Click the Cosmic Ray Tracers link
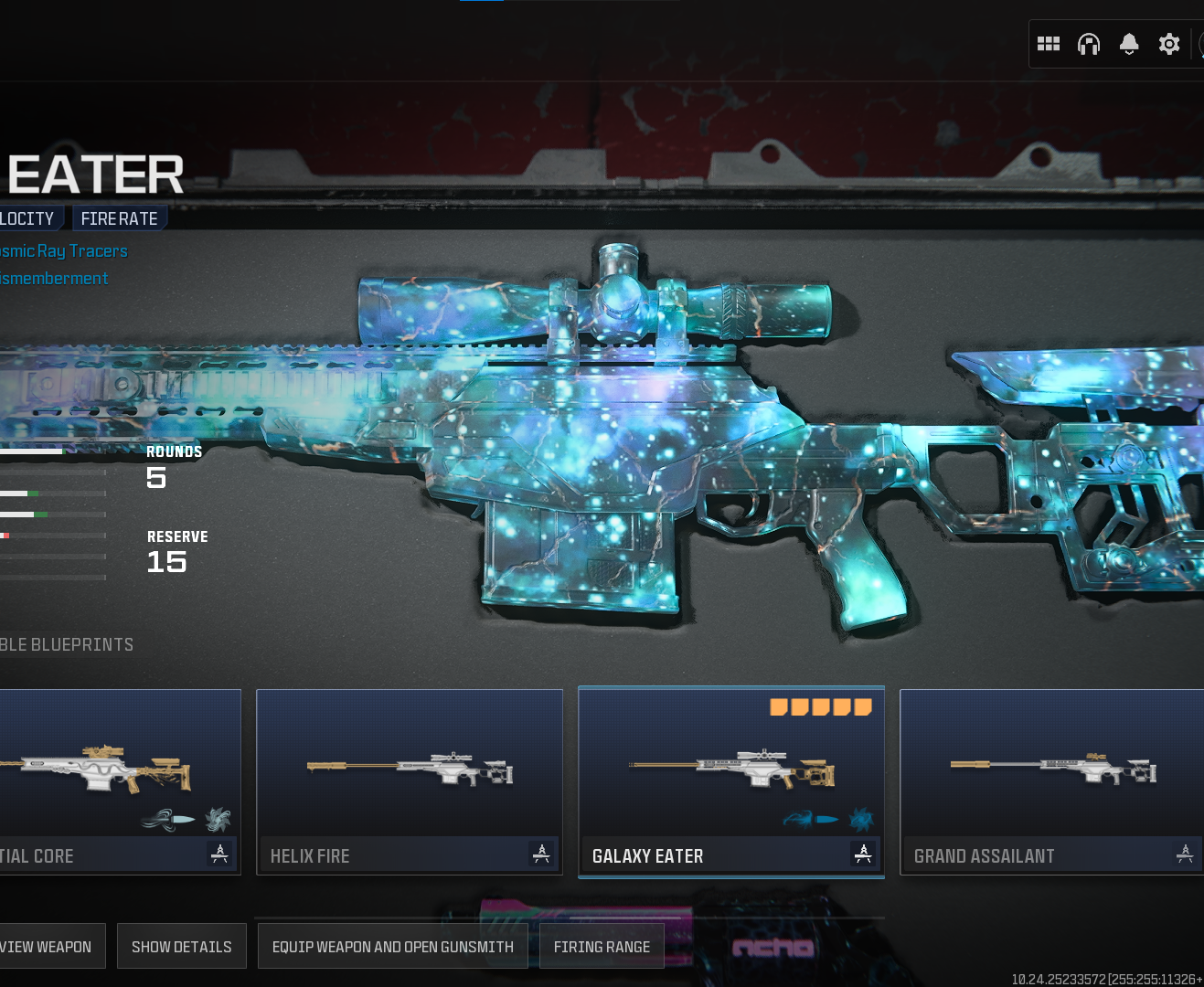Viewport: 1204px width, 987px height. coord(62,251)
